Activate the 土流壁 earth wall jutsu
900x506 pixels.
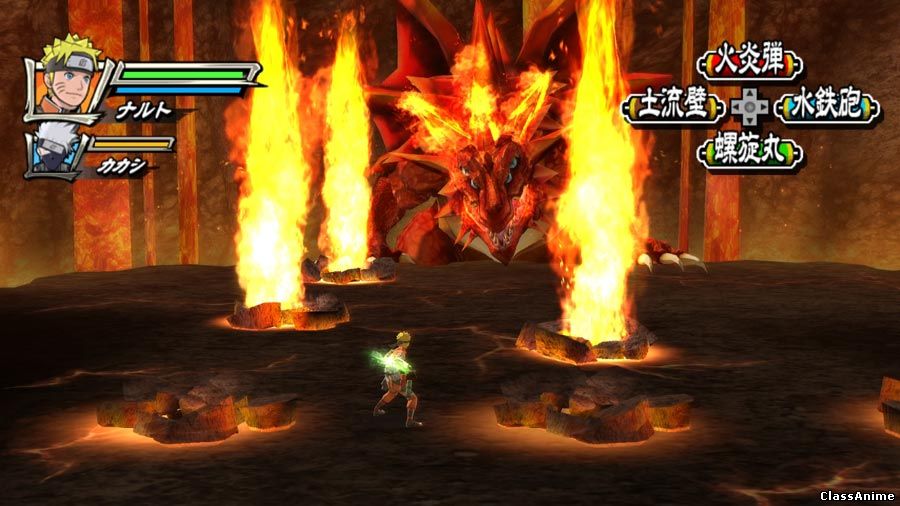[675, 106]
